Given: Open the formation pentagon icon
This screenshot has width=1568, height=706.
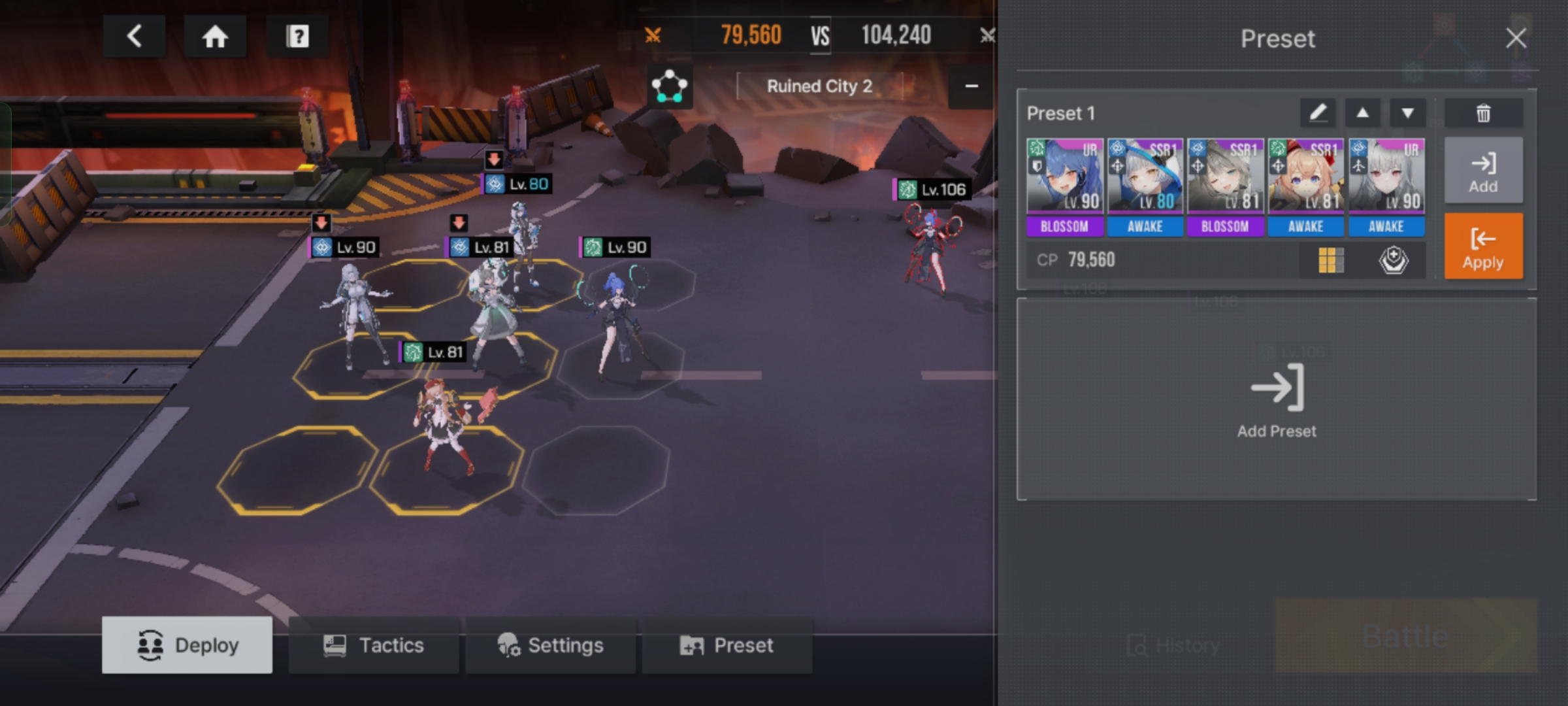Looking at the screenshot, I should pos(670,87).
